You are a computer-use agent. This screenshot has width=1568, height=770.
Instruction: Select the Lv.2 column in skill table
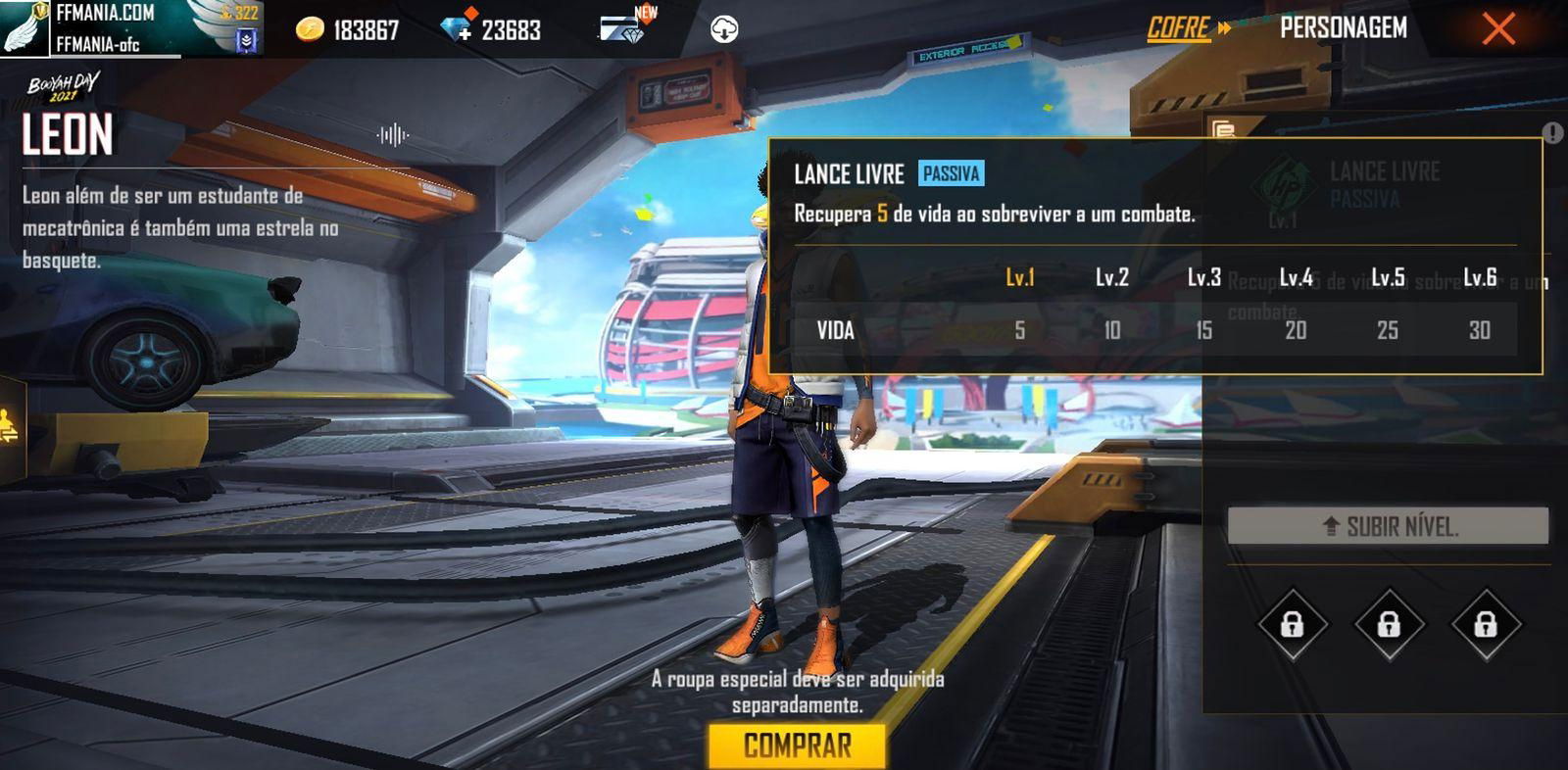pyautogui.click(x=1112, y=277)
